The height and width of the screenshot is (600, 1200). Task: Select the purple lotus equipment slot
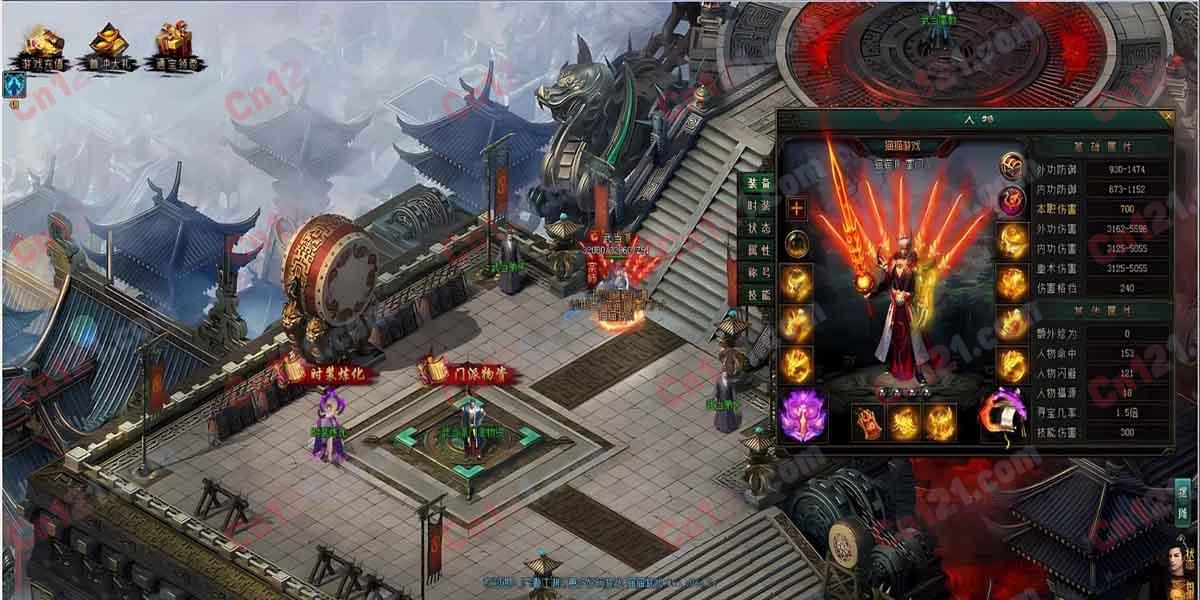coord(799,417)
